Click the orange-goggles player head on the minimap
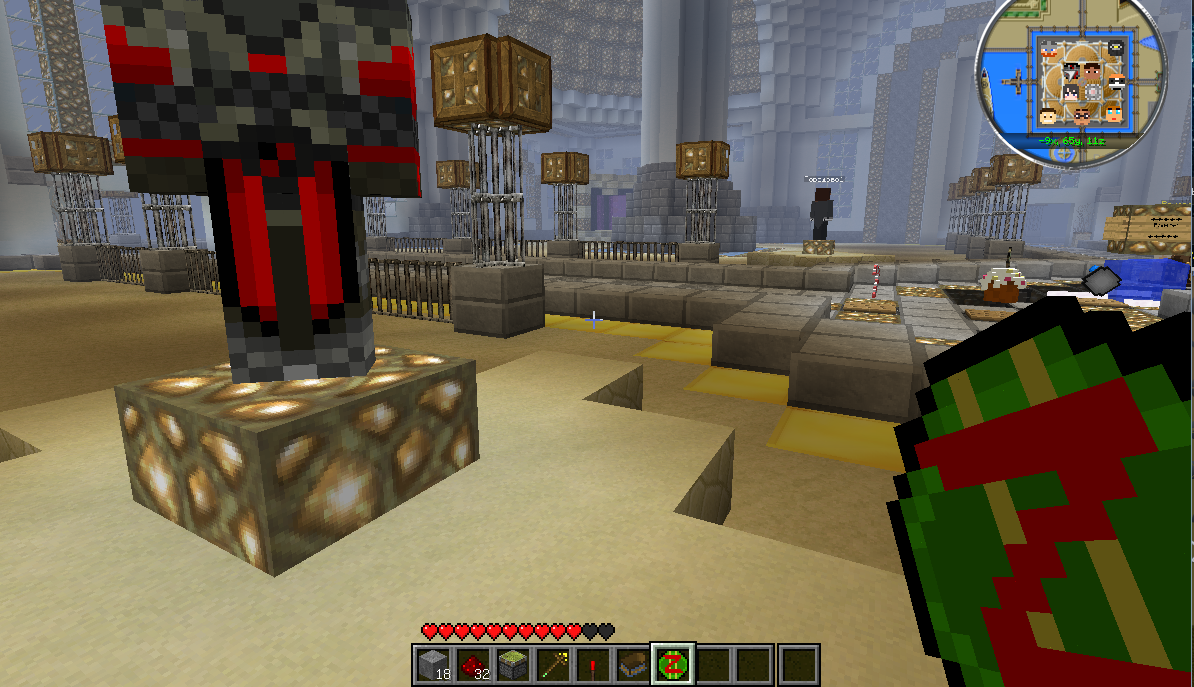The height and width of the screenshot is (687, 1194). [1117, 82]
